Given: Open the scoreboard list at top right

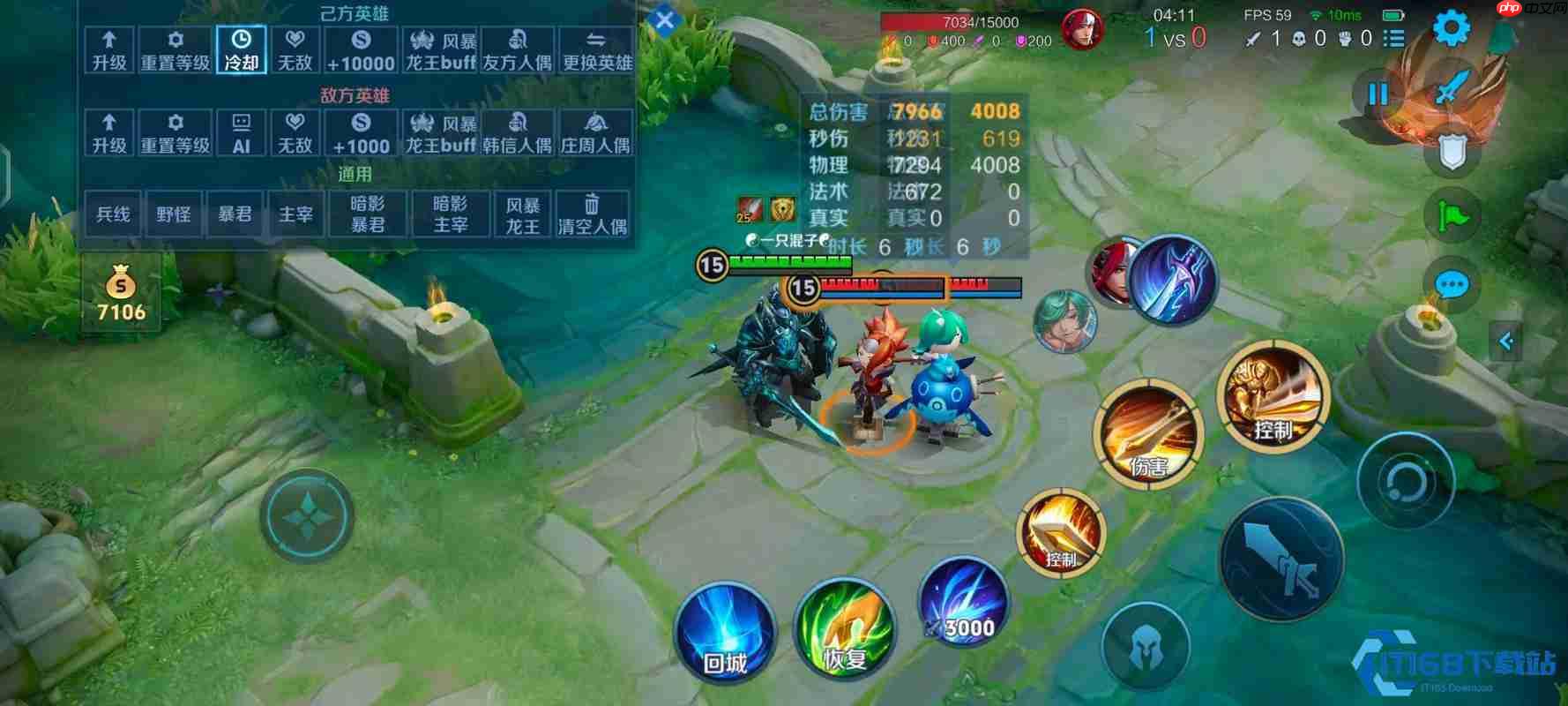Looking at the screenshot, I should [1396, 39].
